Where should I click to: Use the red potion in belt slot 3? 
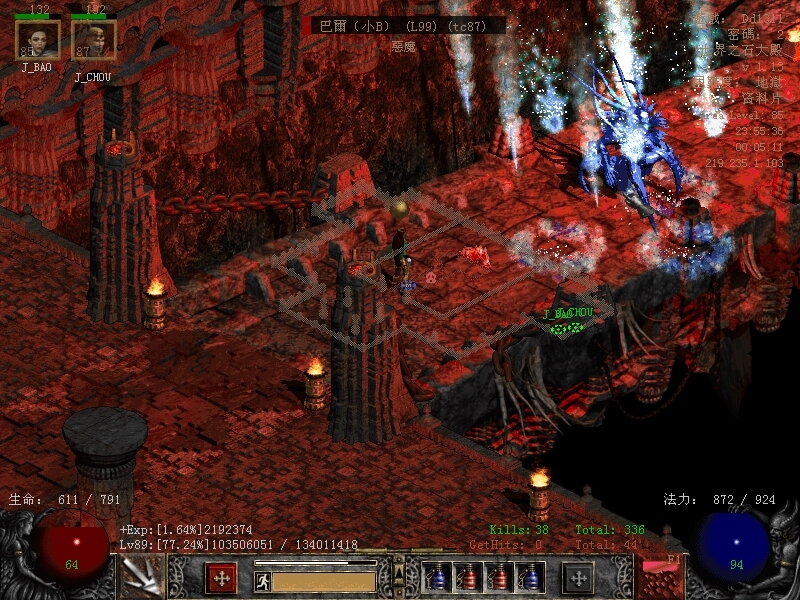[x=498, y=578]
